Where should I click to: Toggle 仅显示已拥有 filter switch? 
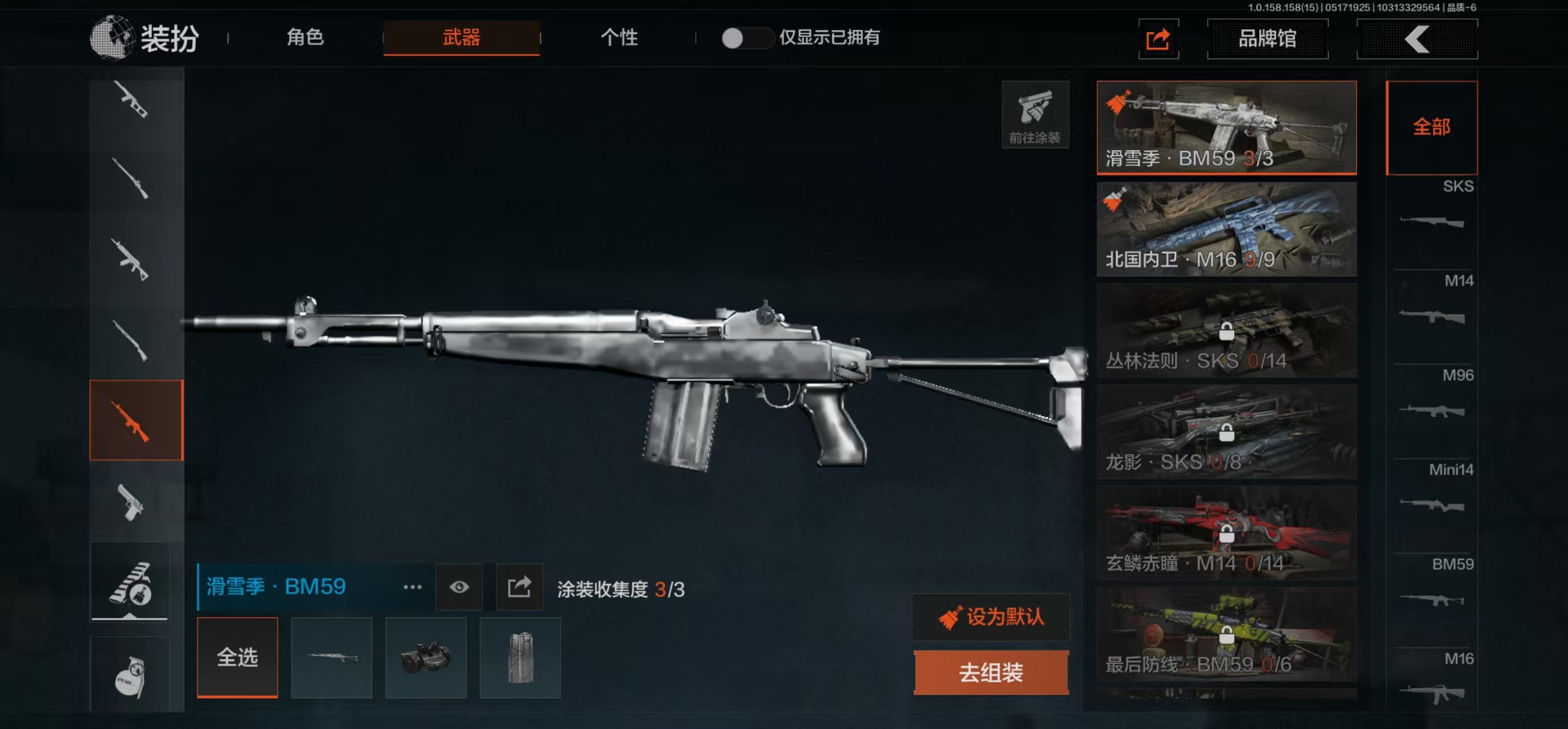(746, 38)
